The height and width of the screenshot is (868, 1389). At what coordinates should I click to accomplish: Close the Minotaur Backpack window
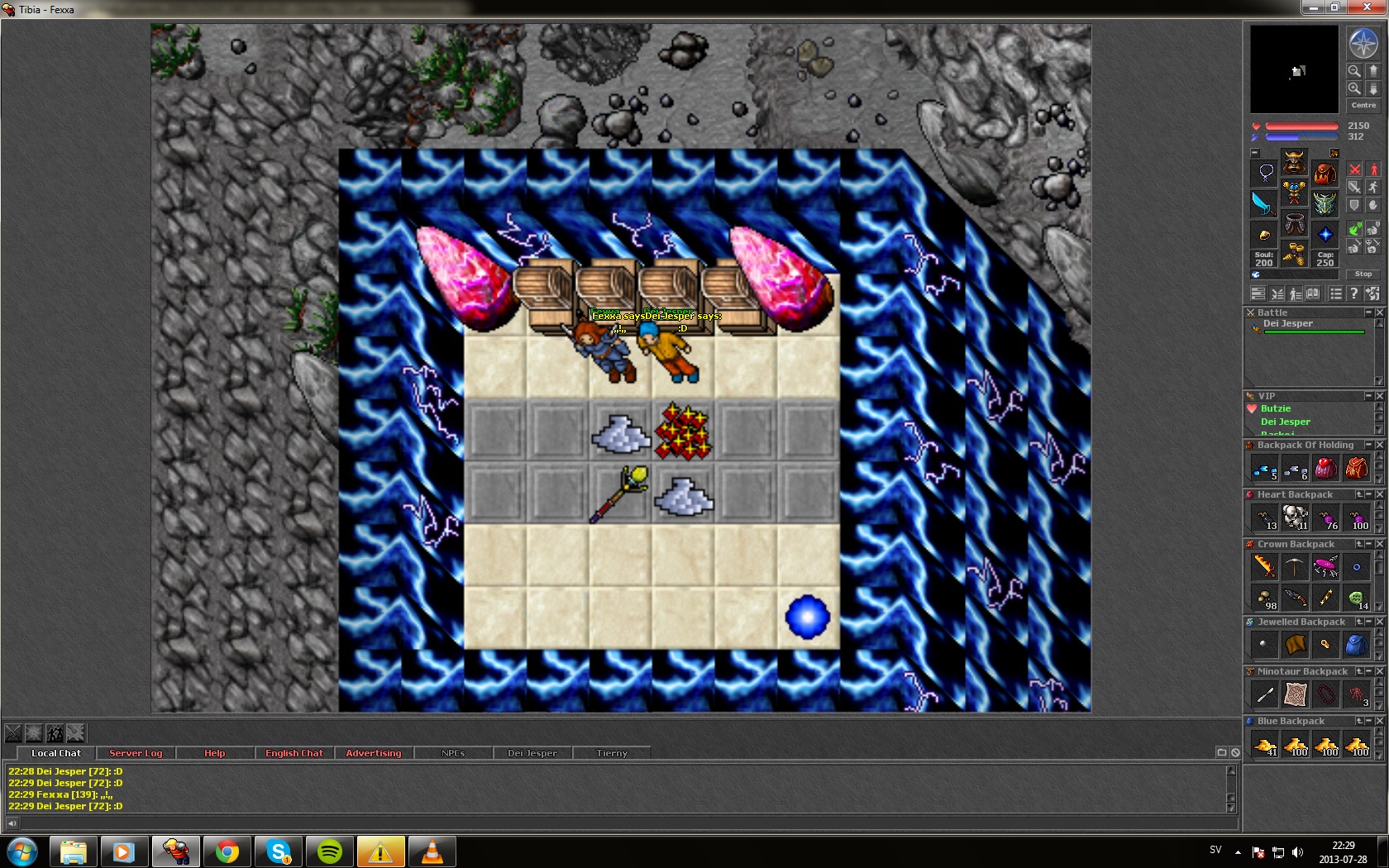[1379, 671]
